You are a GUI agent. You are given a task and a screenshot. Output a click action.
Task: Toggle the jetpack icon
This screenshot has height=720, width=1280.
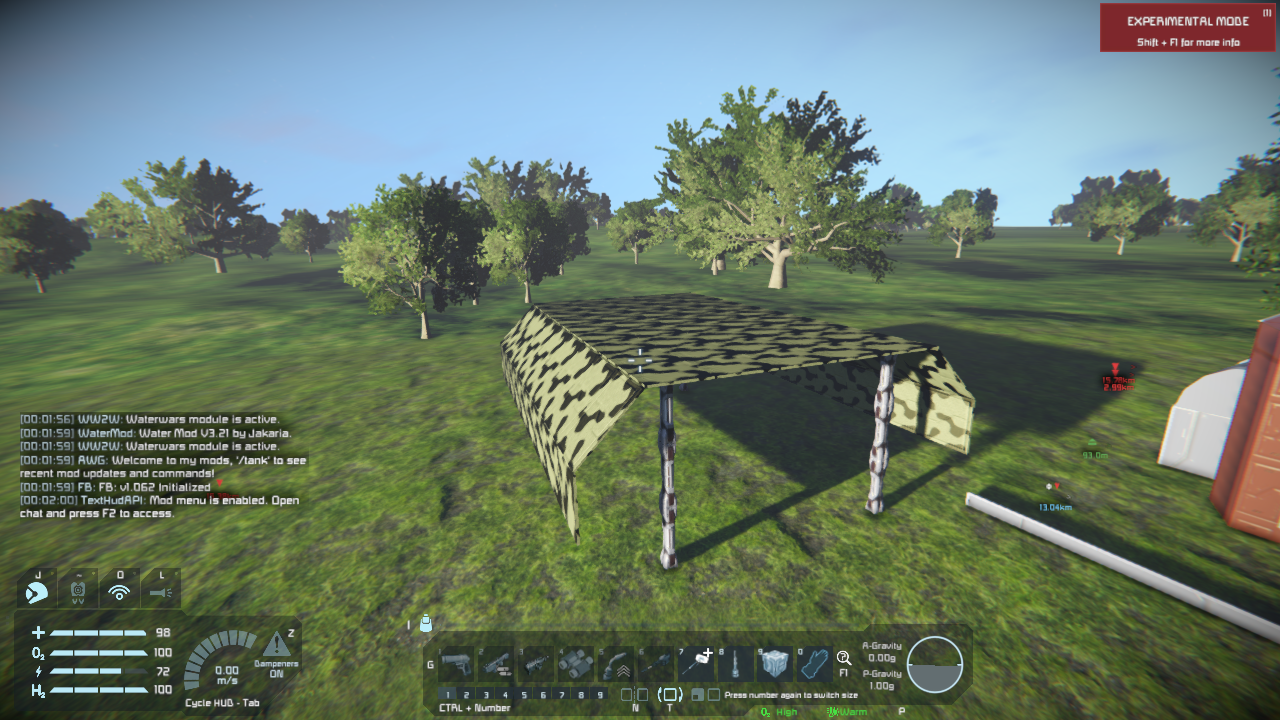coord(78,590)
